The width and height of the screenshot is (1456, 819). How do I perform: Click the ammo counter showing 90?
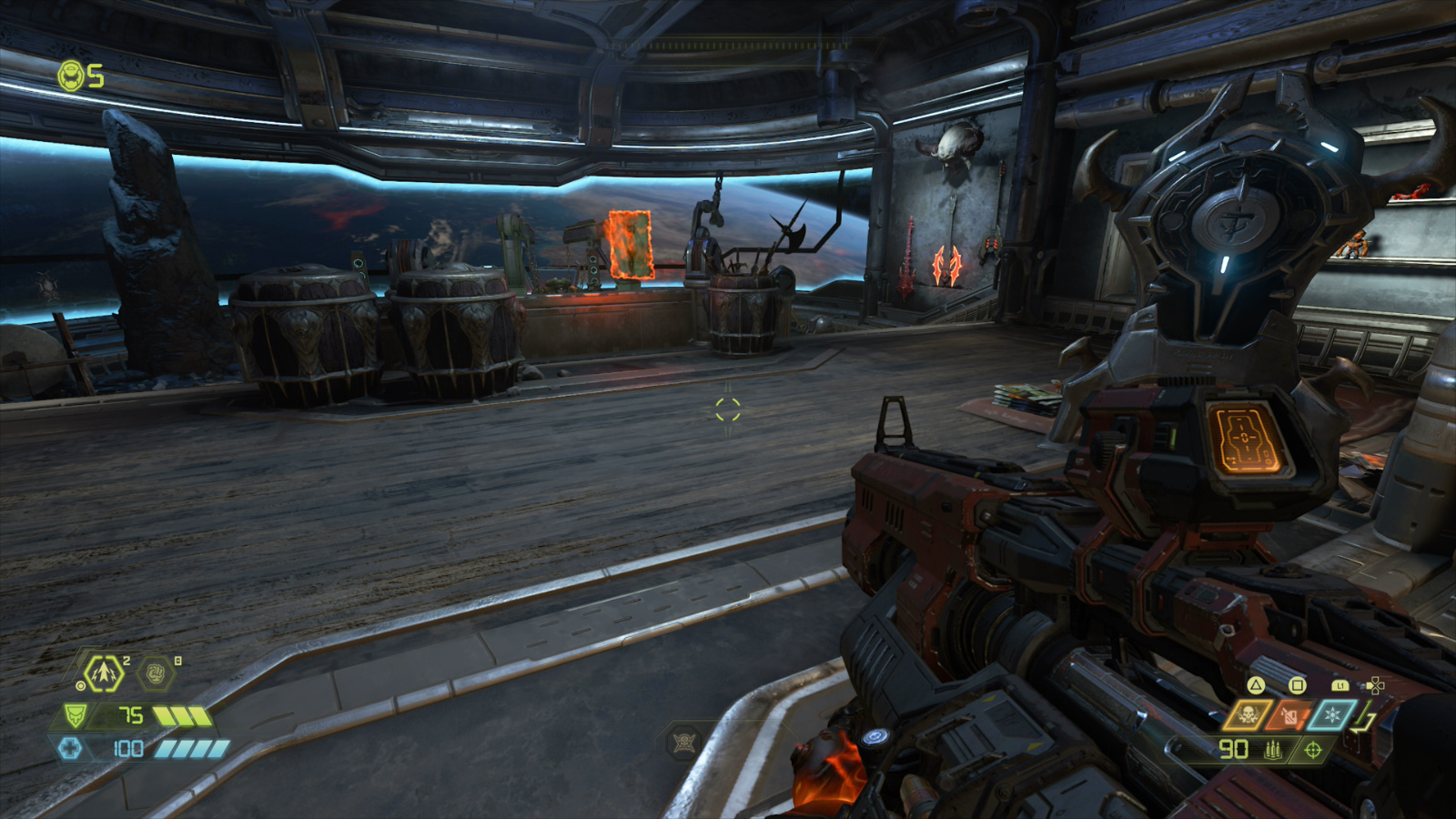point(1236,751)
